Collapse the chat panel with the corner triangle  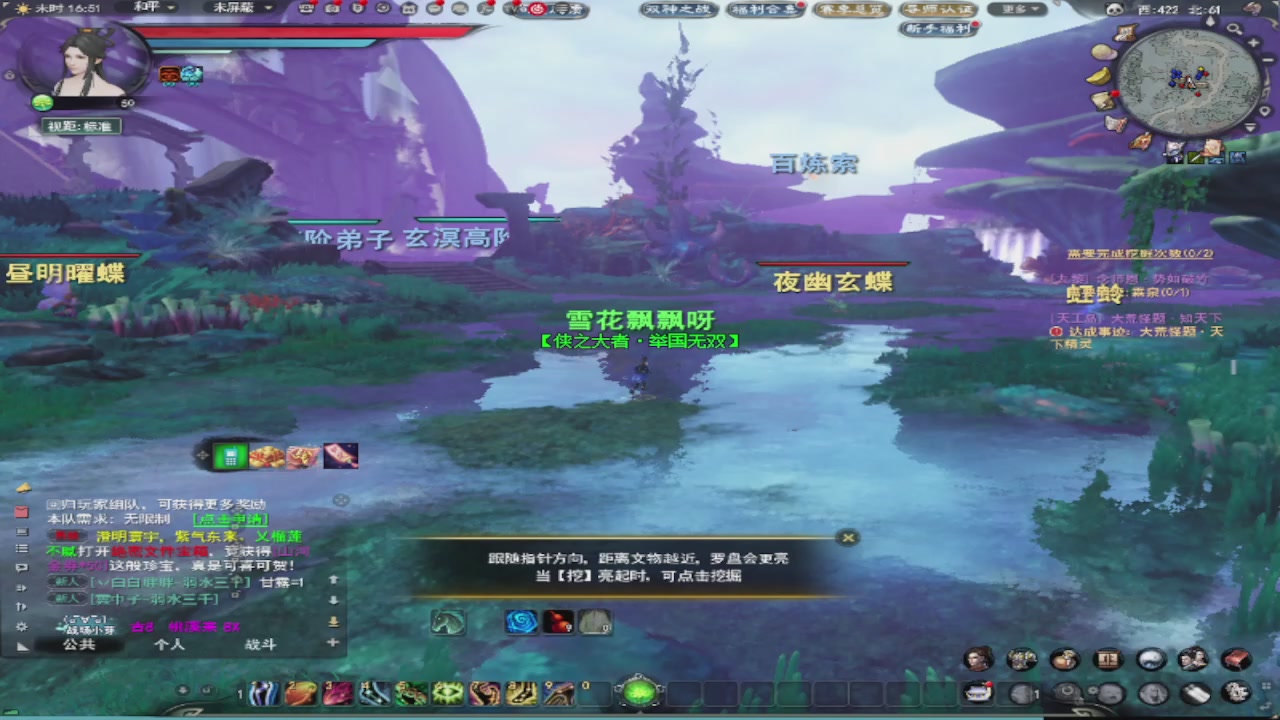[23, 645]
